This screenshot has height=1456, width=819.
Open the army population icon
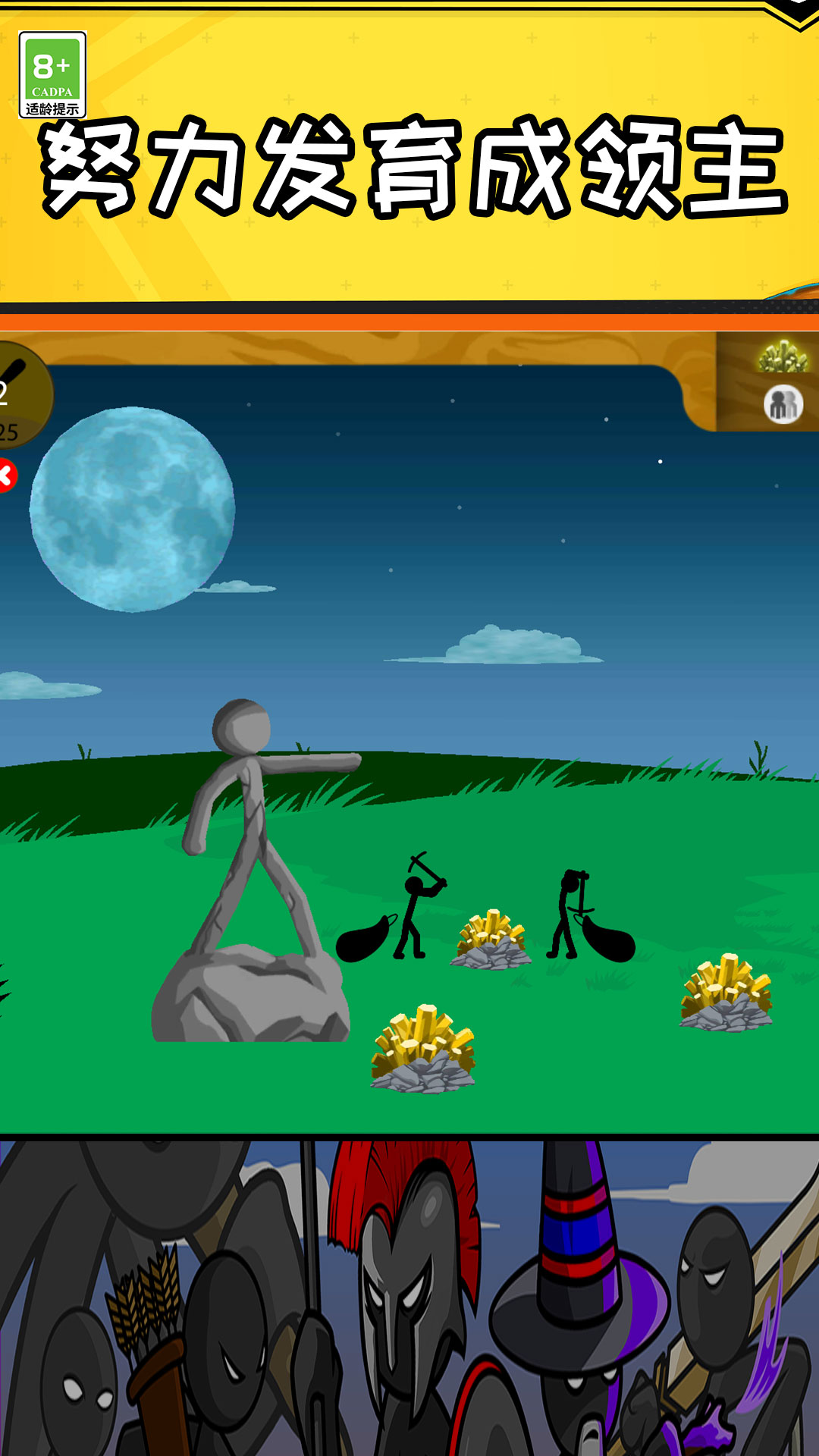(x=783, y=404)
